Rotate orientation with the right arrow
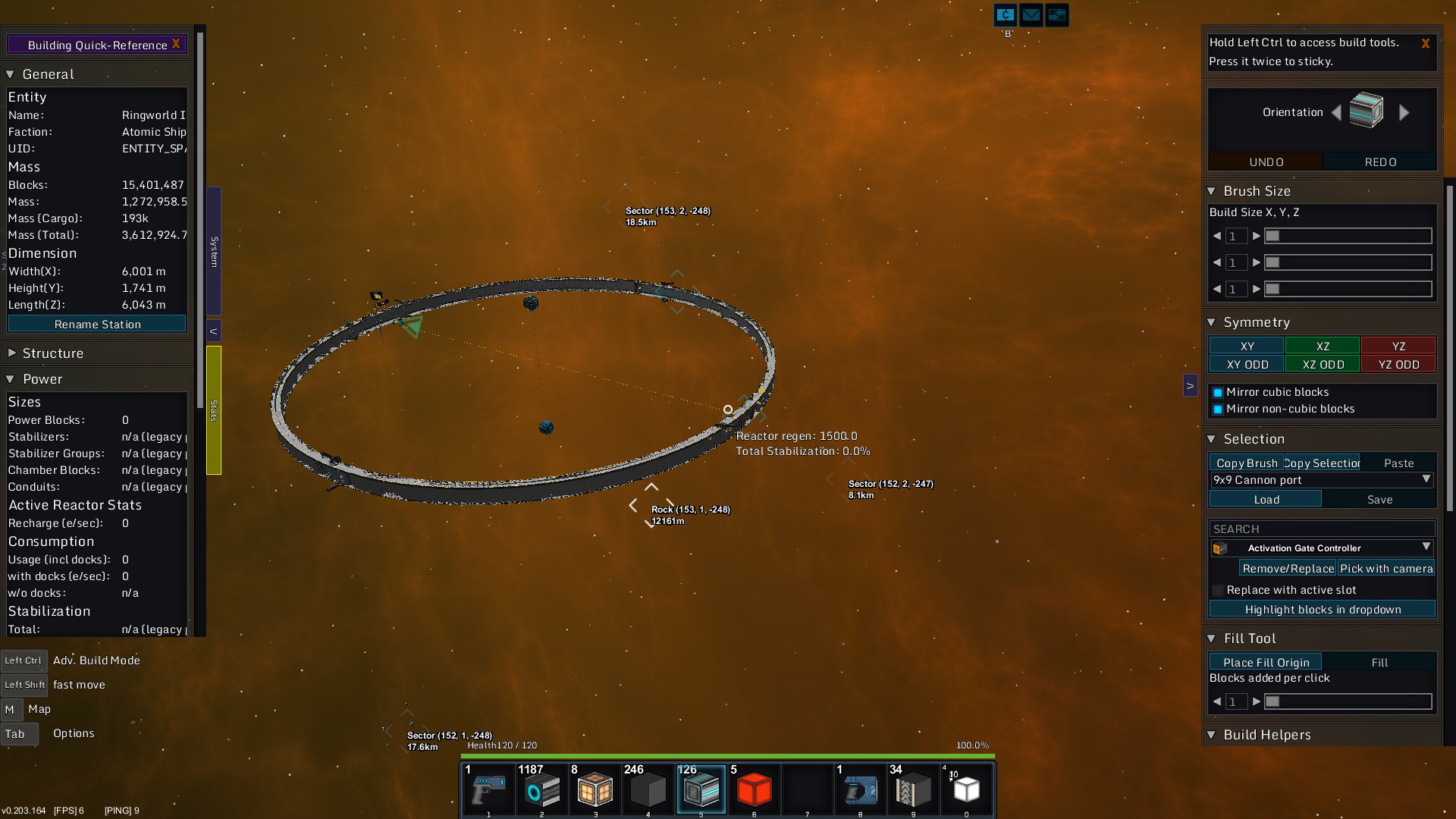Image resolution: width=1456 pixels, height=819 pixels. pyautogui.click(x=1404, y=113)
